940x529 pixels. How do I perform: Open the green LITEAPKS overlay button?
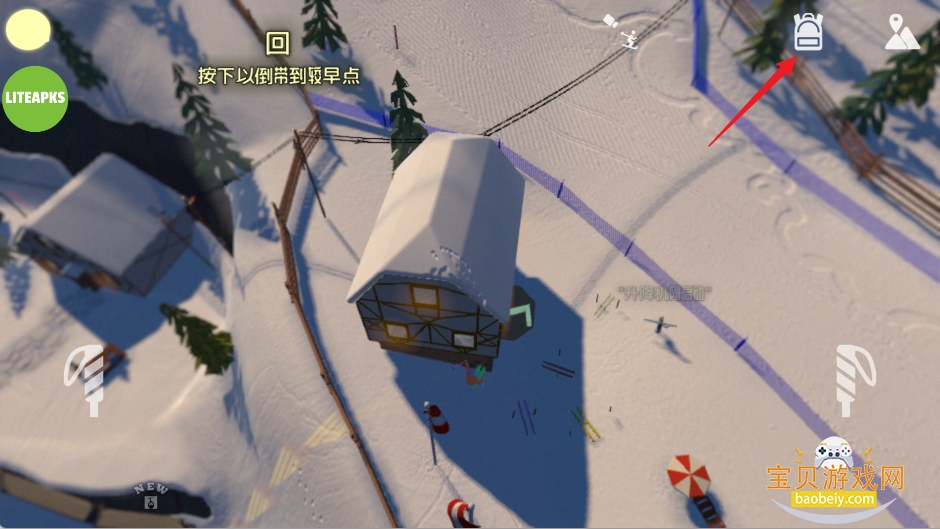pos(35,98)
